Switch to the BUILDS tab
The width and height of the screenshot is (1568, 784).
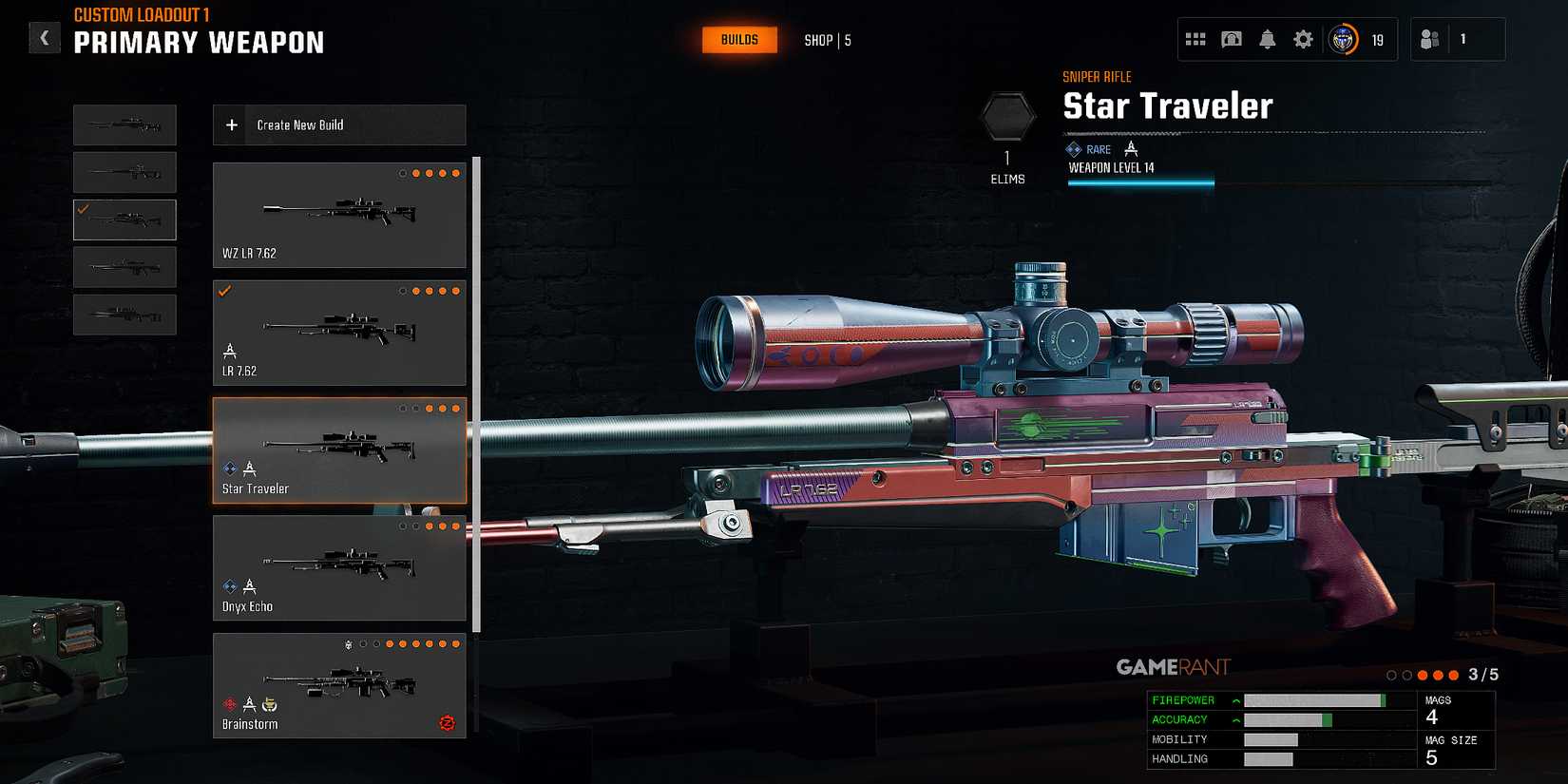point(739,40)
